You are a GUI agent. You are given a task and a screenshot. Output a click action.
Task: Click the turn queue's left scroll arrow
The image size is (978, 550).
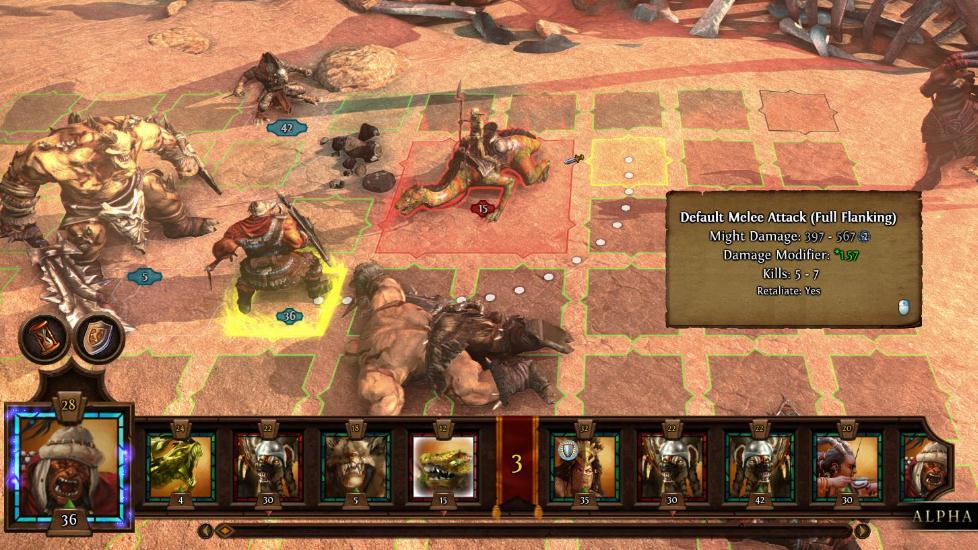[x=206, y=531]
